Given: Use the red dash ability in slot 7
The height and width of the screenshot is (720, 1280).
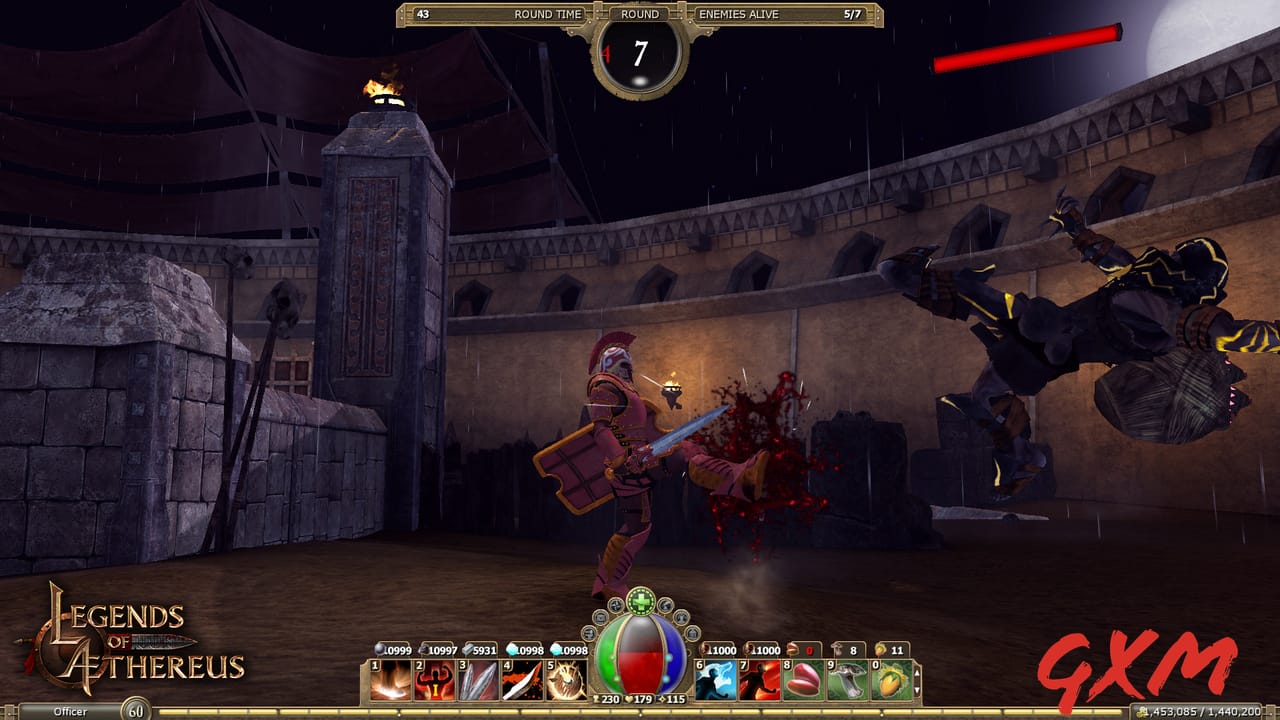Looking at the screenshot, I should point(759,678).
